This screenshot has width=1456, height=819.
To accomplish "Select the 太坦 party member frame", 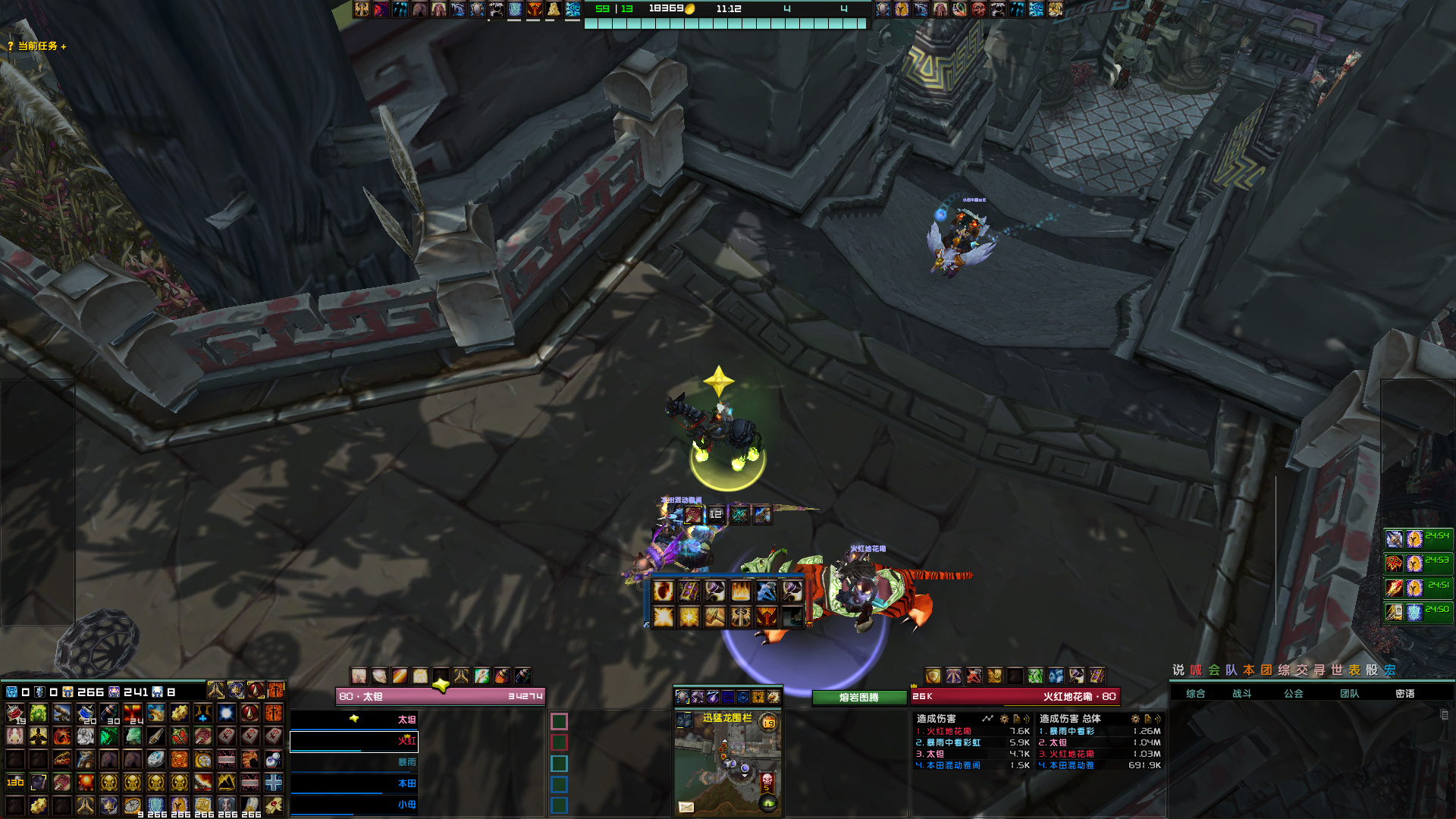I will tap(354, 720).
